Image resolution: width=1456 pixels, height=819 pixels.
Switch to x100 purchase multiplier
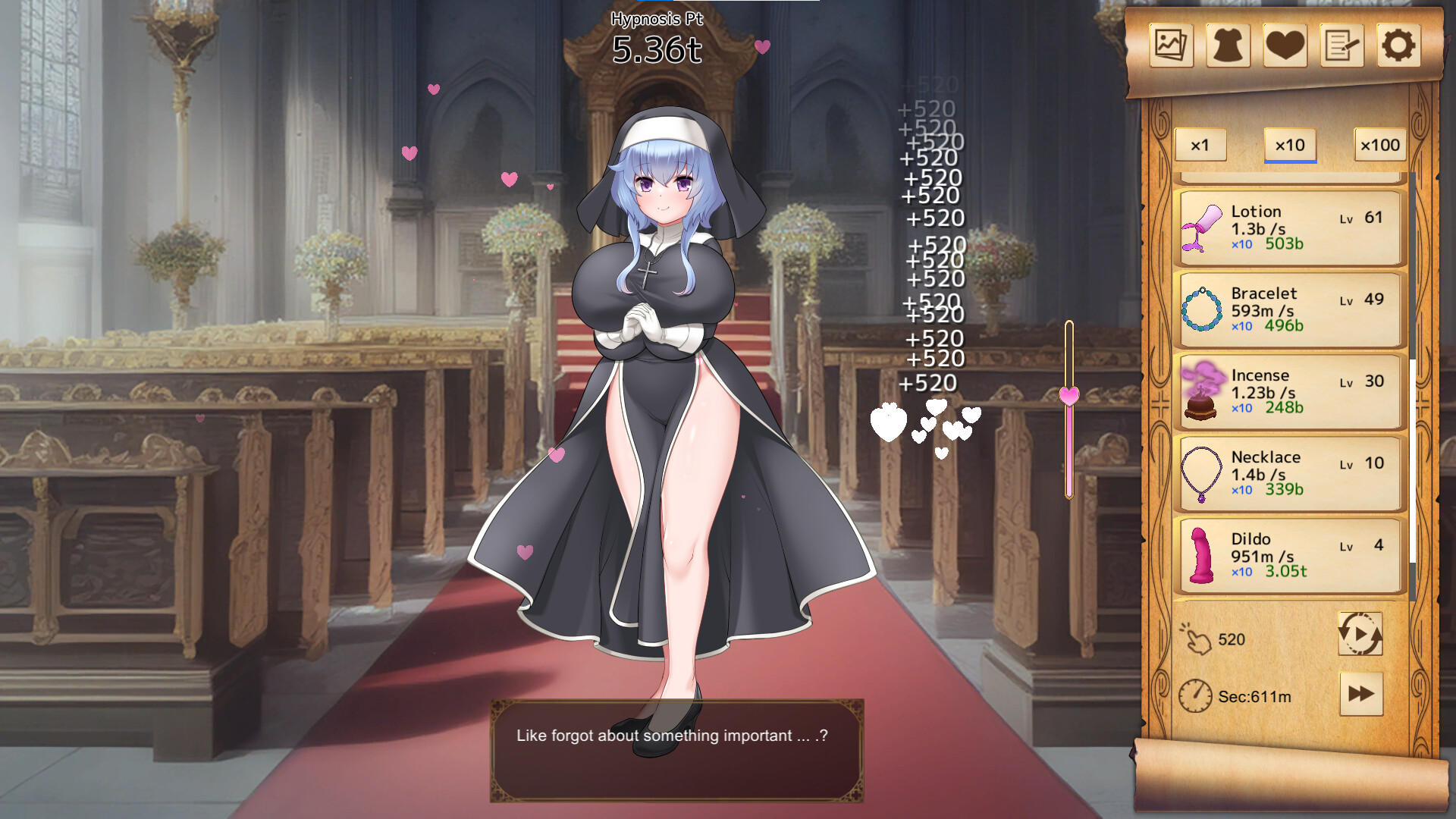pos(1380,145)
